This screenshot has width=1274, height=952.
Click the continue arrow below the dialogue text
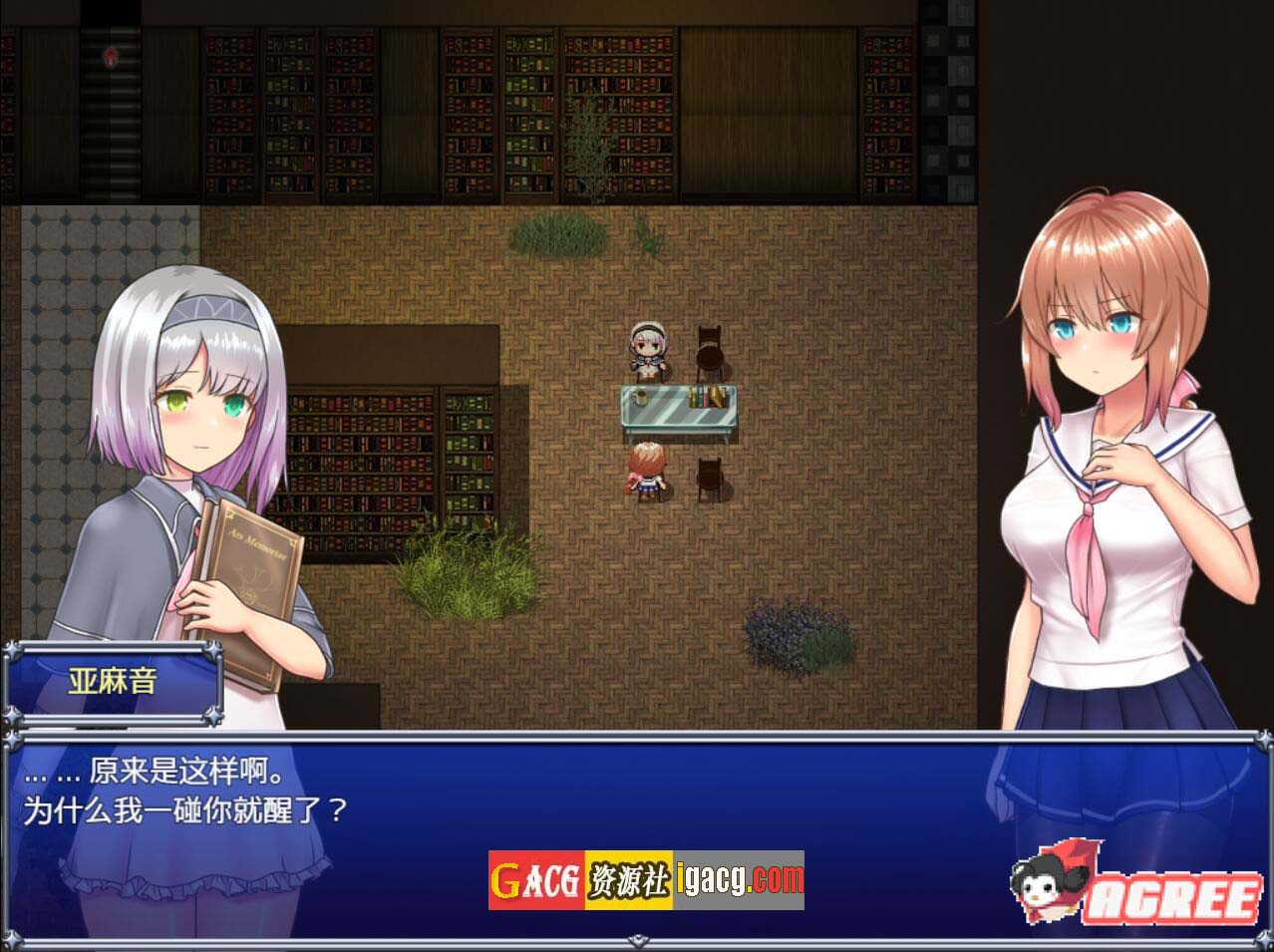637,938
